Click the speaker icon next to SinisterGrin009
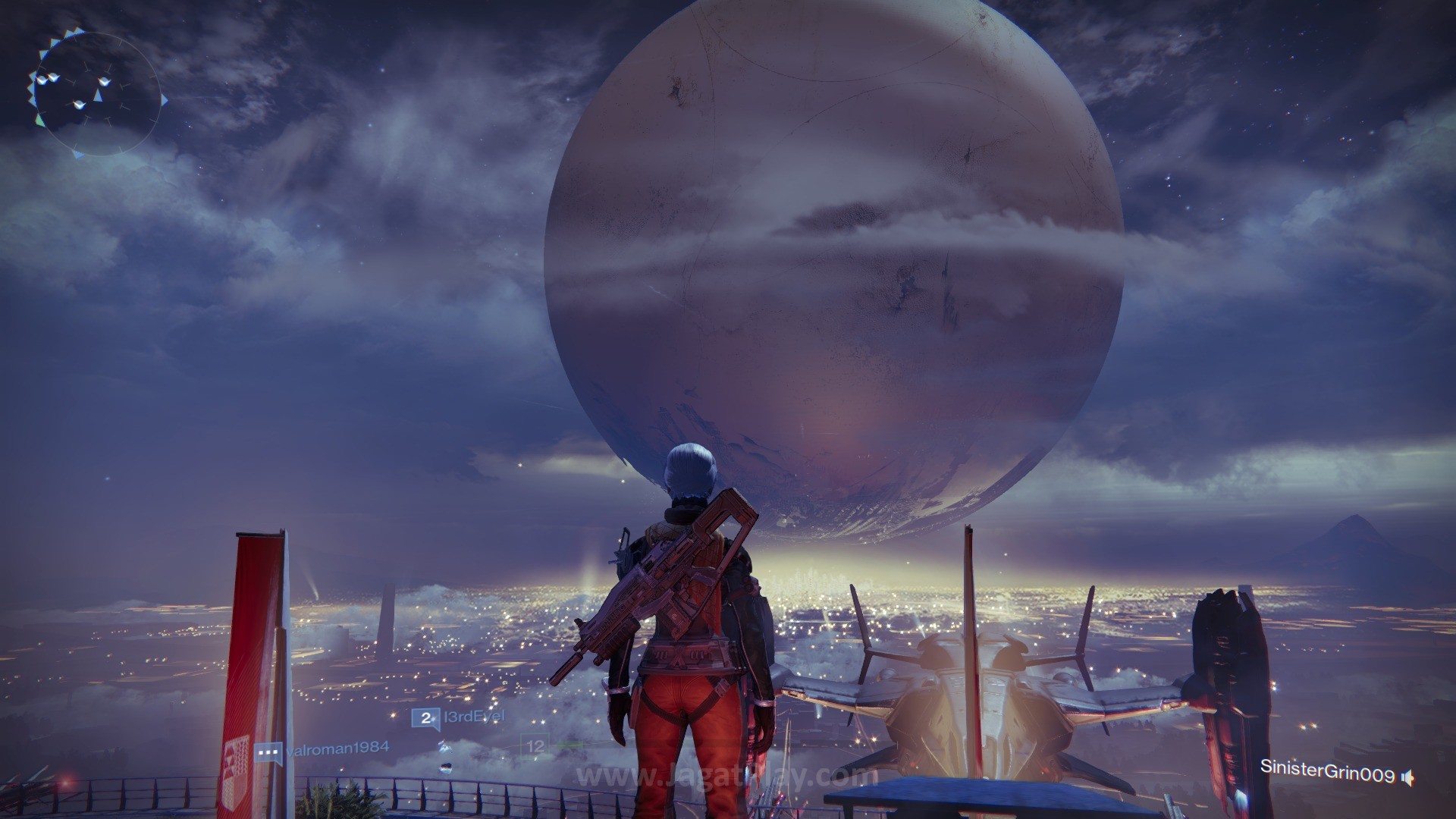The width and height of the screenshot is (1456, 819). click(1407, 778)
